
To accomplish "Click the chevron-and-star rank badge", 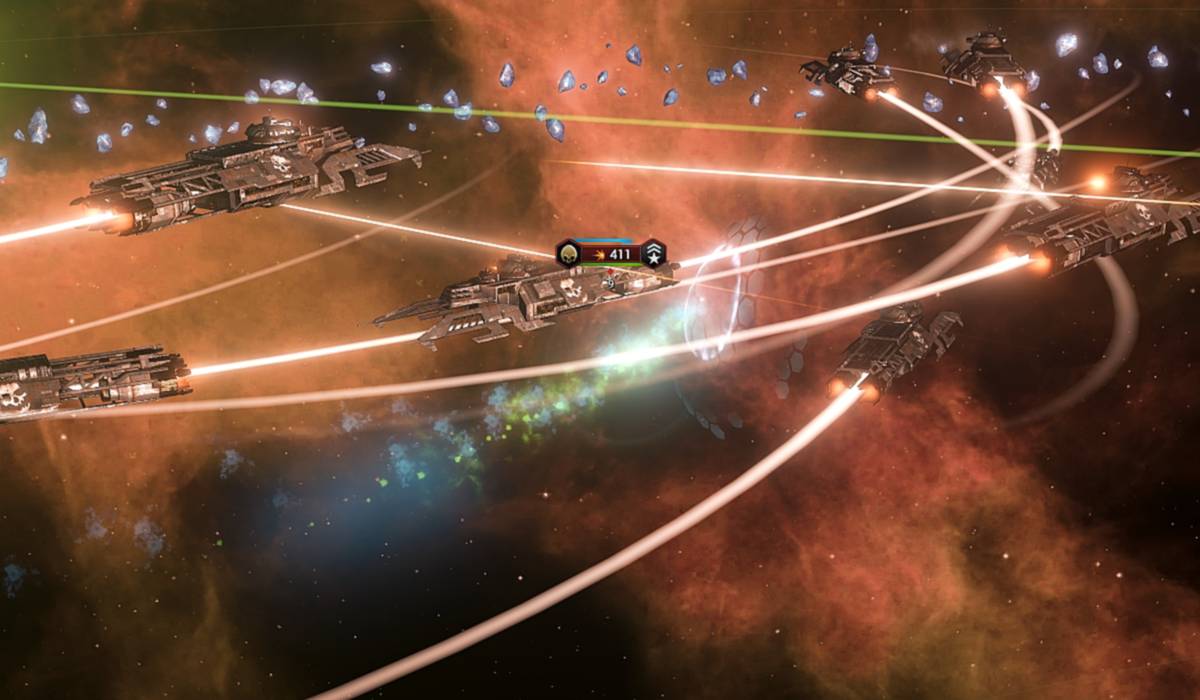I will coord(653,254).
